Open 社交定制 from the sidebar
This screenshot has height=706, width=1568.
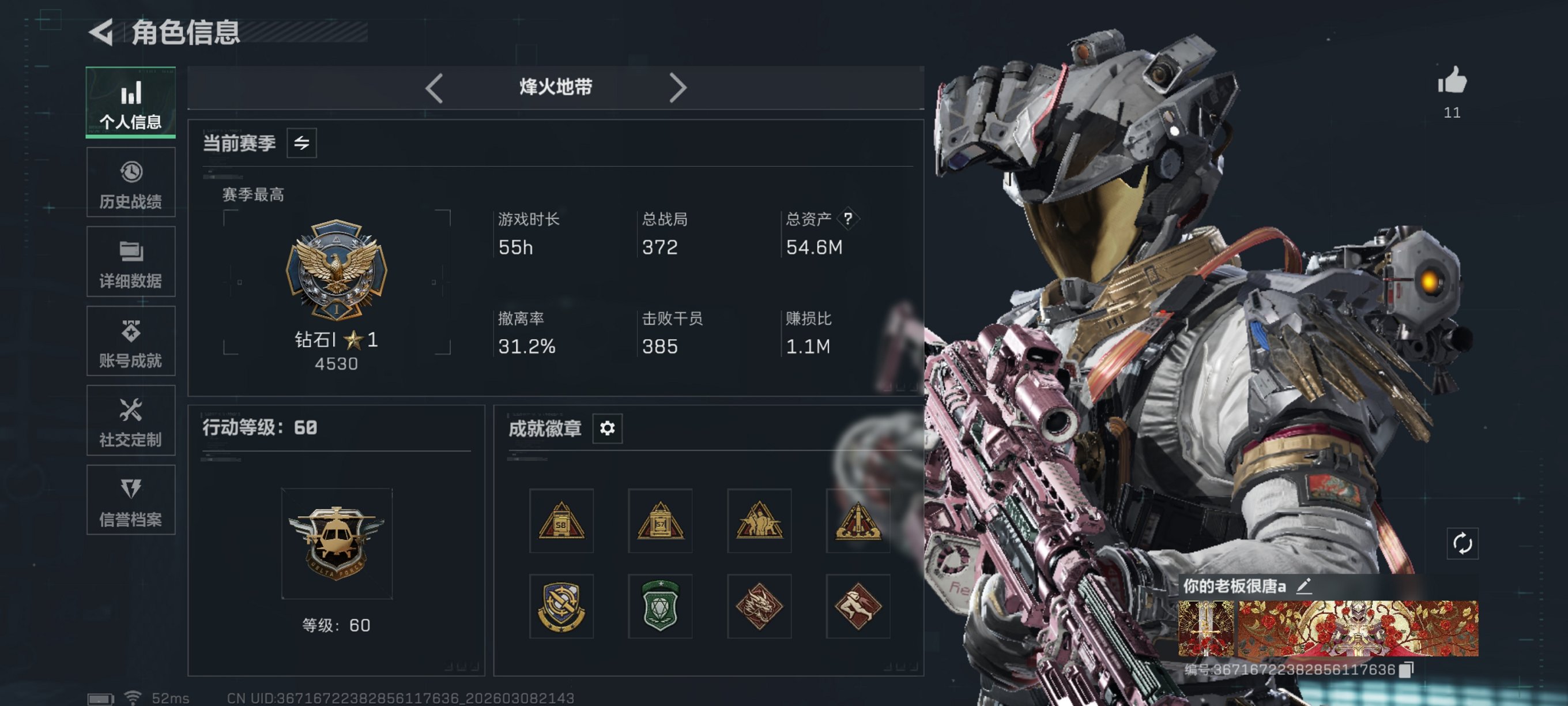click(131, 420)
